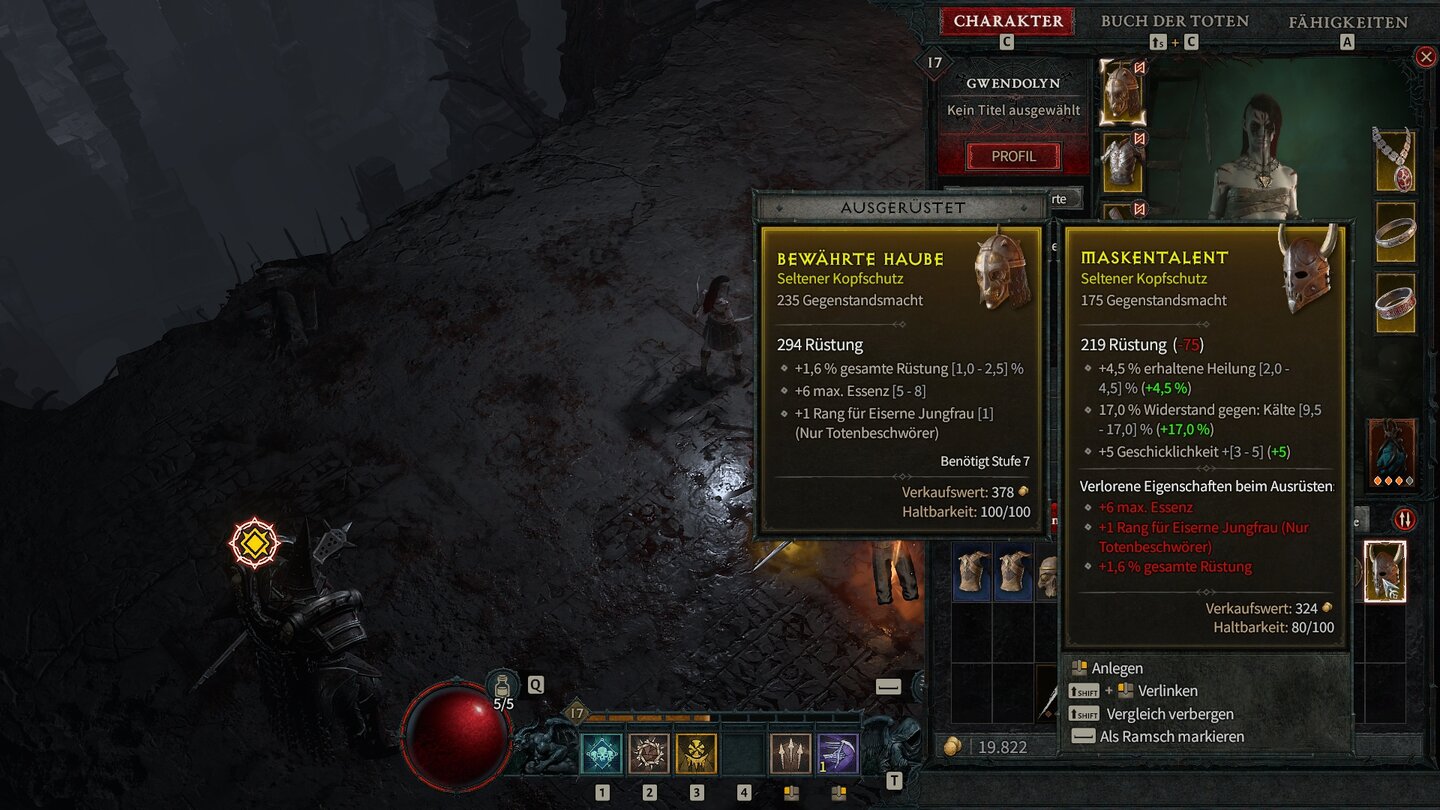Image resolution: width=1440 pixels, height=810 pixels.
Task: Use the thorn ring skill
Action: 648,753
